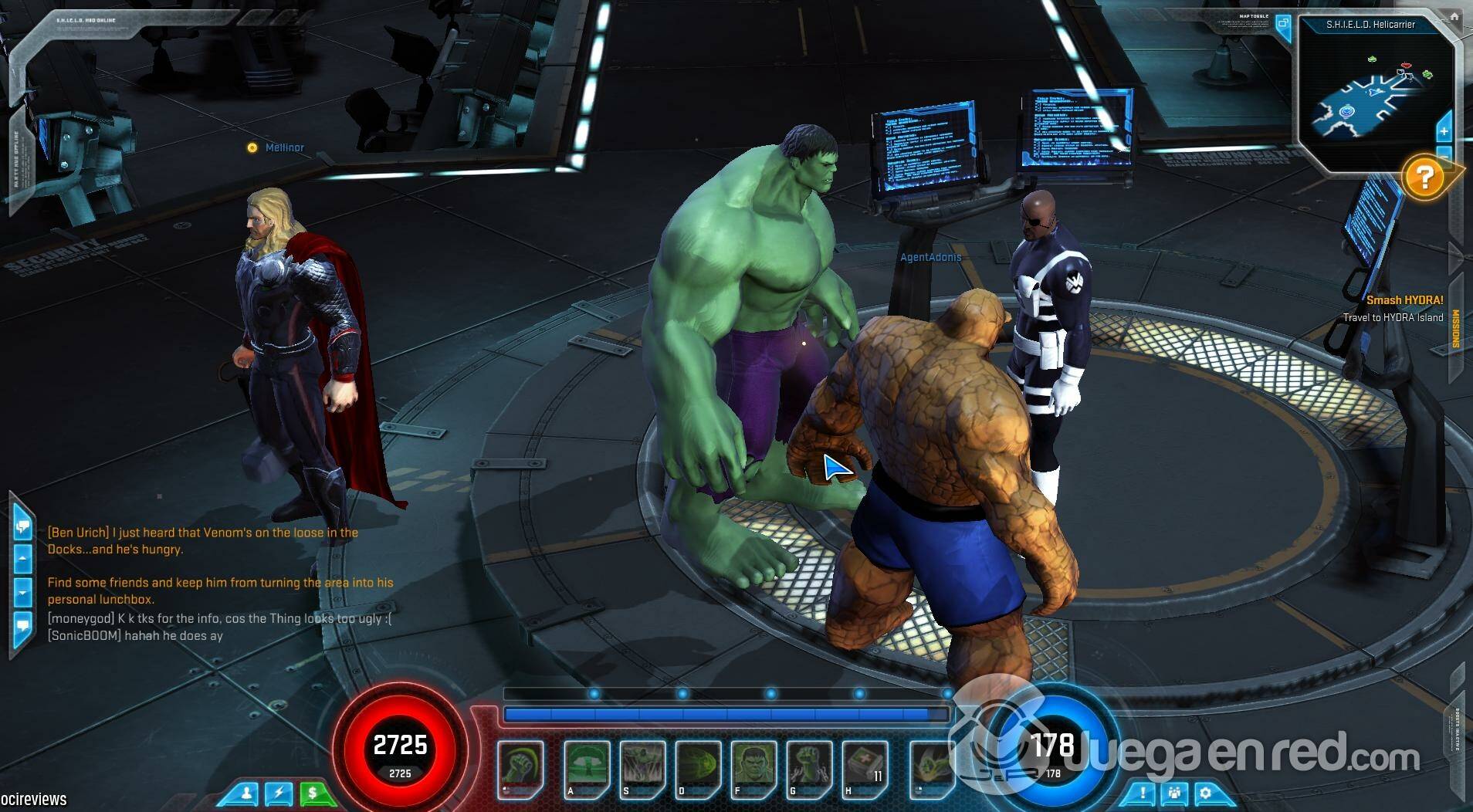The height and width of the screenshot is (812, 1473).
Task: Open the gear settings button
Action: click(x=1206, y=793)
